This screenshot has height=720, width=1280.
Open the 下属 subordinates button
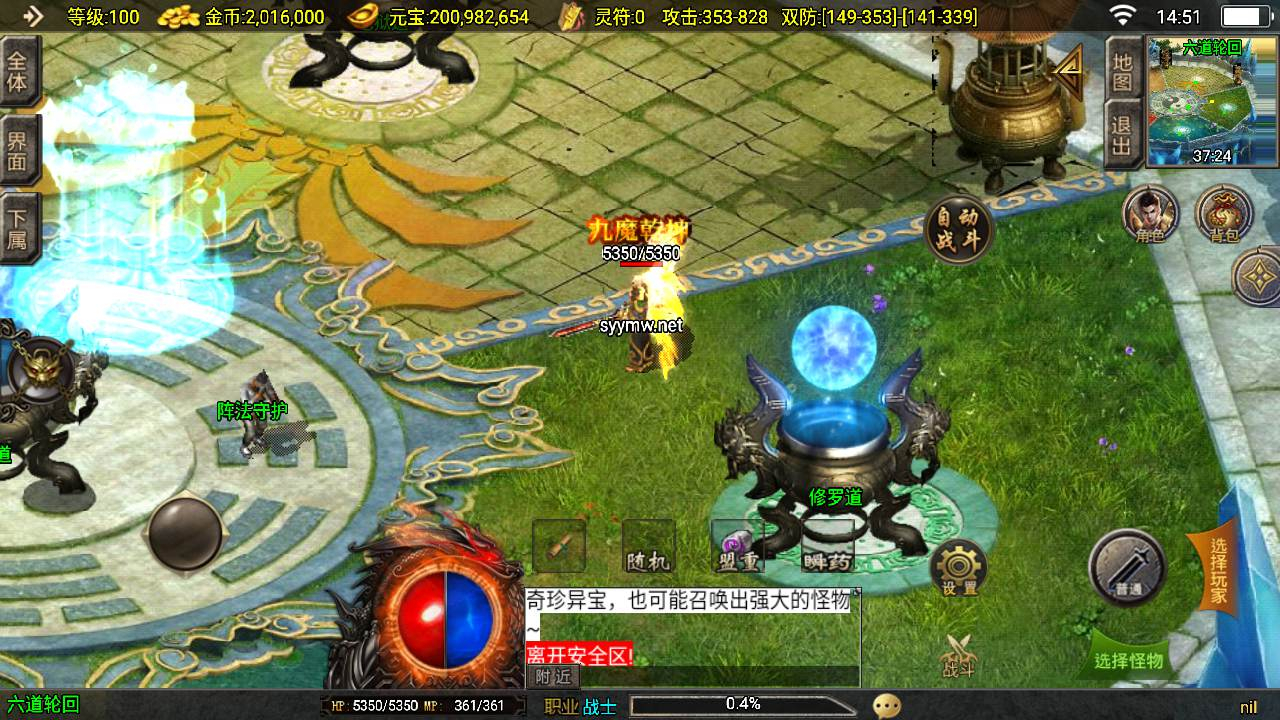click(x=18, y=229)
